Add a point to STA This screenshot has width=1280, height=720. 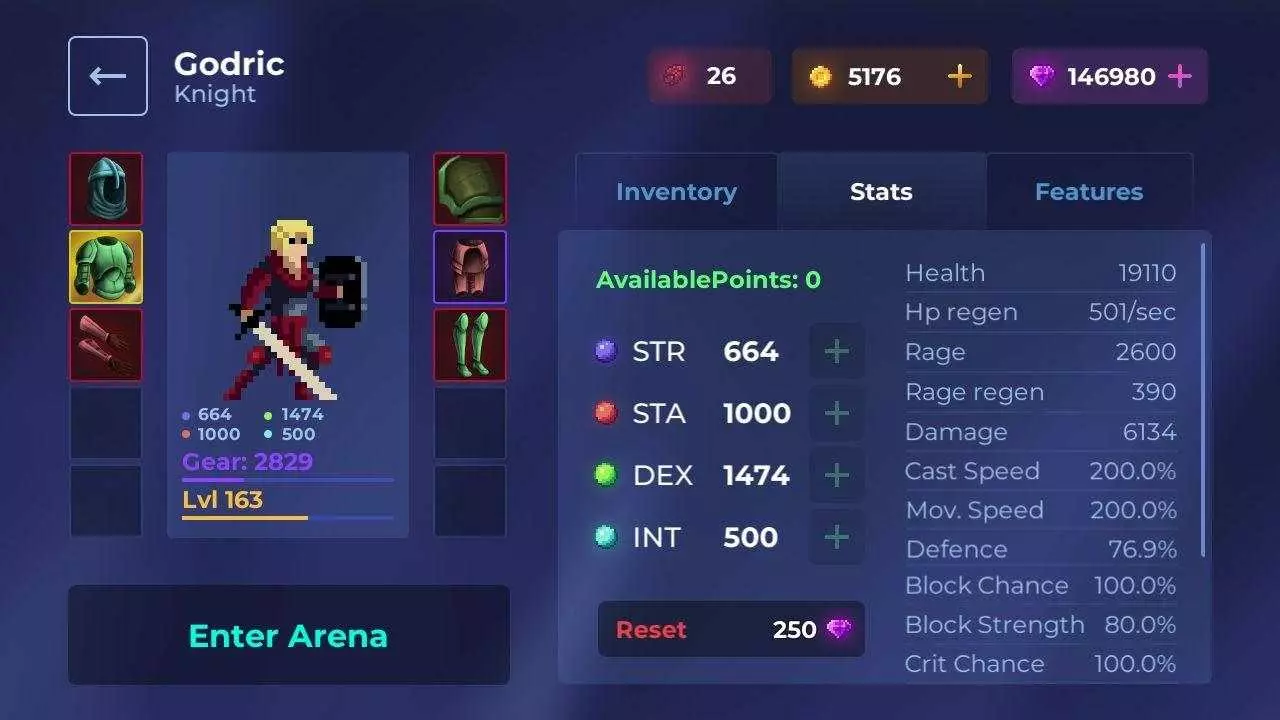837,413
